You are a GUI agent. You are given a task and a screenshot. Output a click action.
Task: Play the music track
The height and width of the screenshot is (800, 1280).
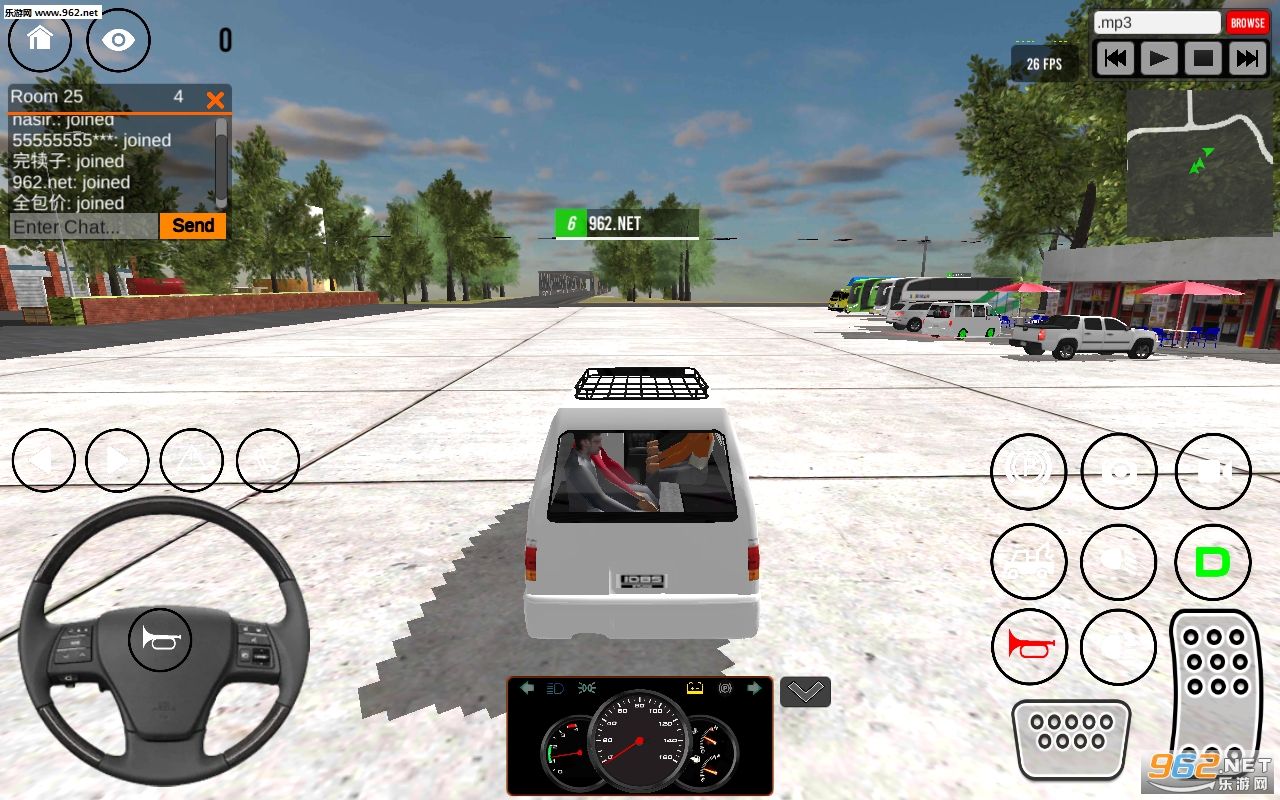[x=1159, y=59]
